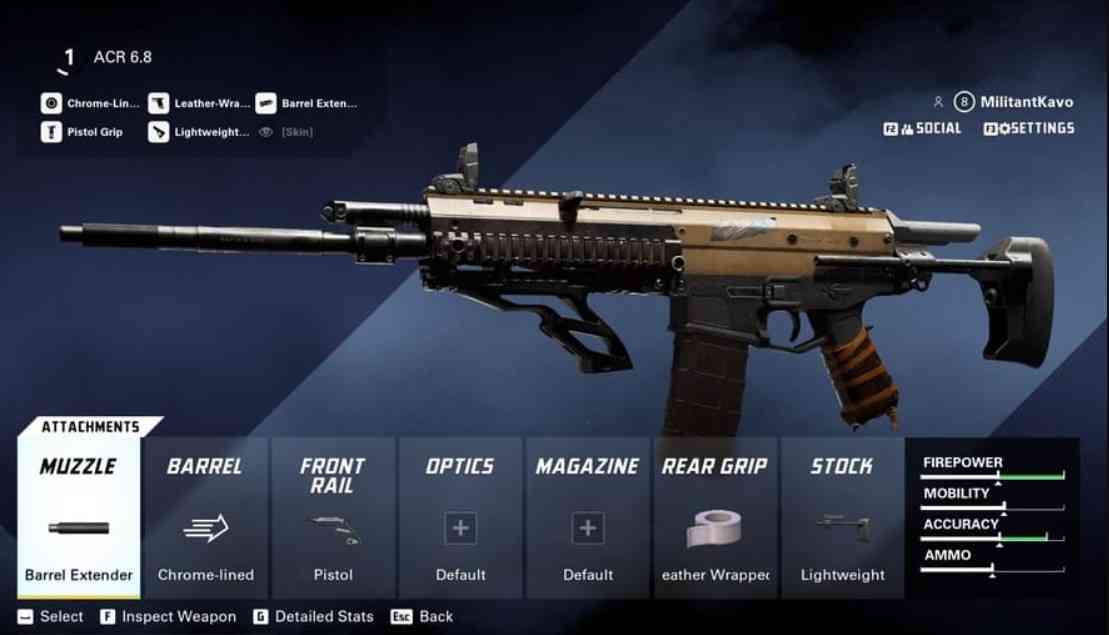1109x635 pixels.
Task: Inspect Weapon from the bottom bar
Action: click(168, 617)
